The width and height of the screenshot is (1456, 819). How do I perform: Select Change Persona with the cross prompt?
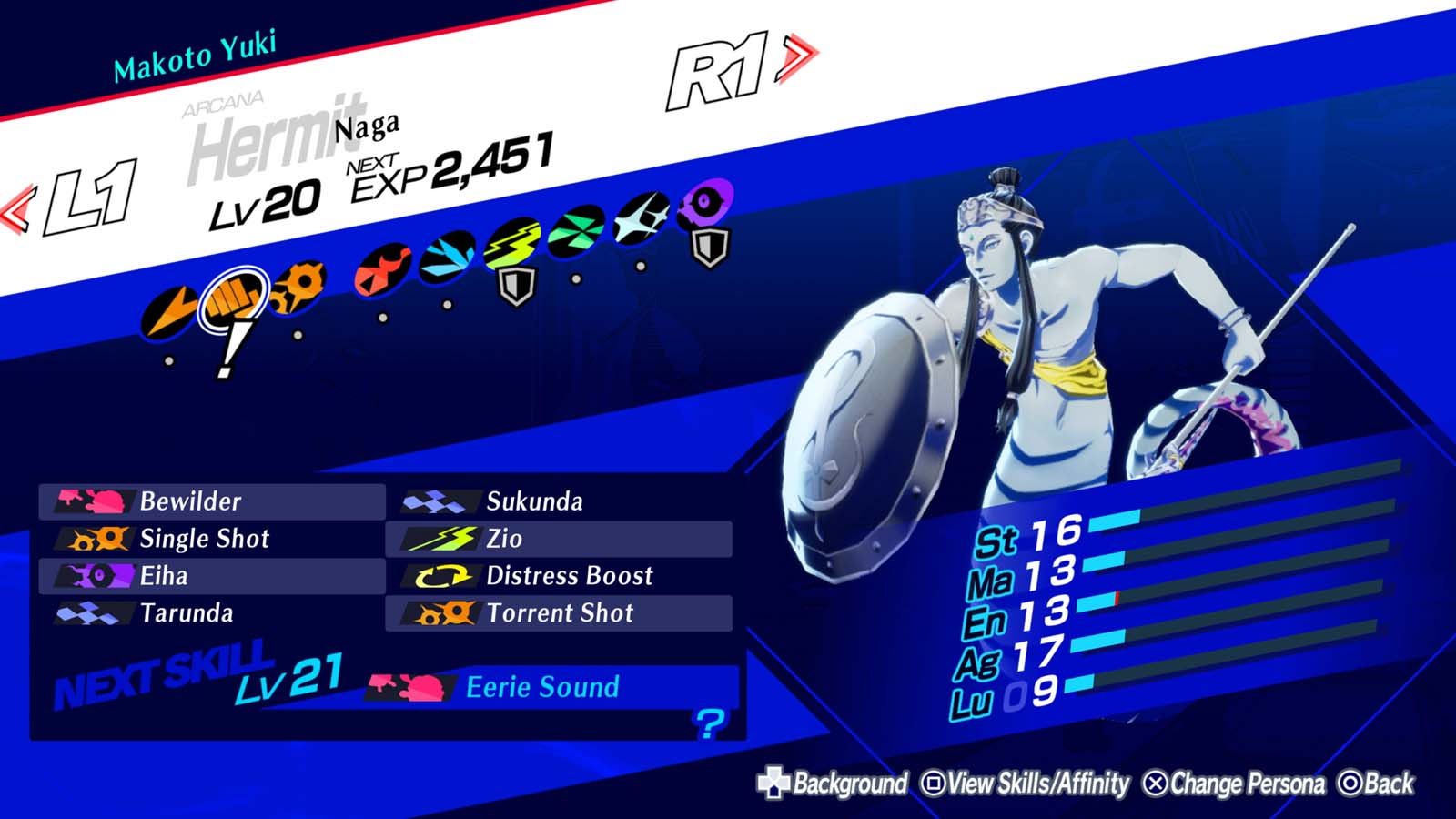1228,781
